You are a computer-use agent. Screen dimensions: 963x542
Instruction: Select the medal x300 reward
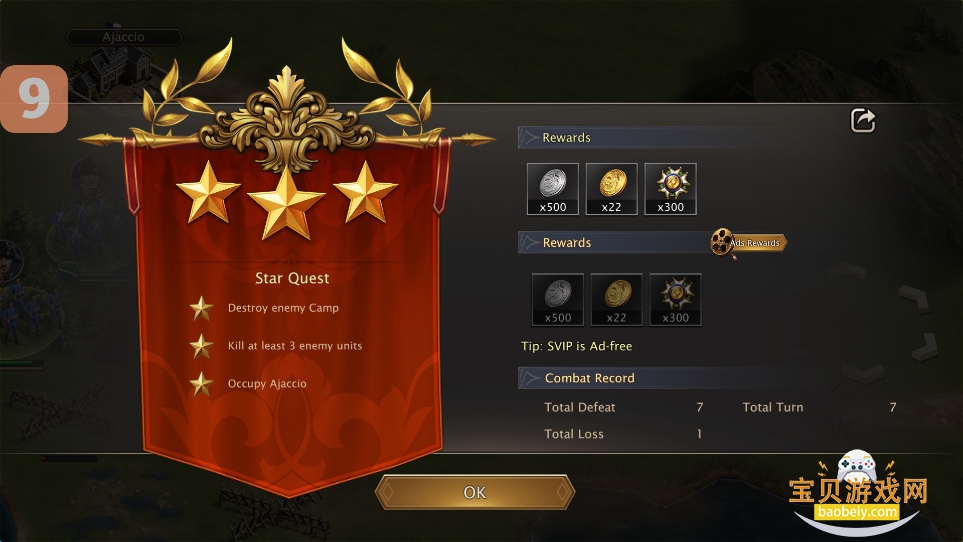click(x=670, y=189)
